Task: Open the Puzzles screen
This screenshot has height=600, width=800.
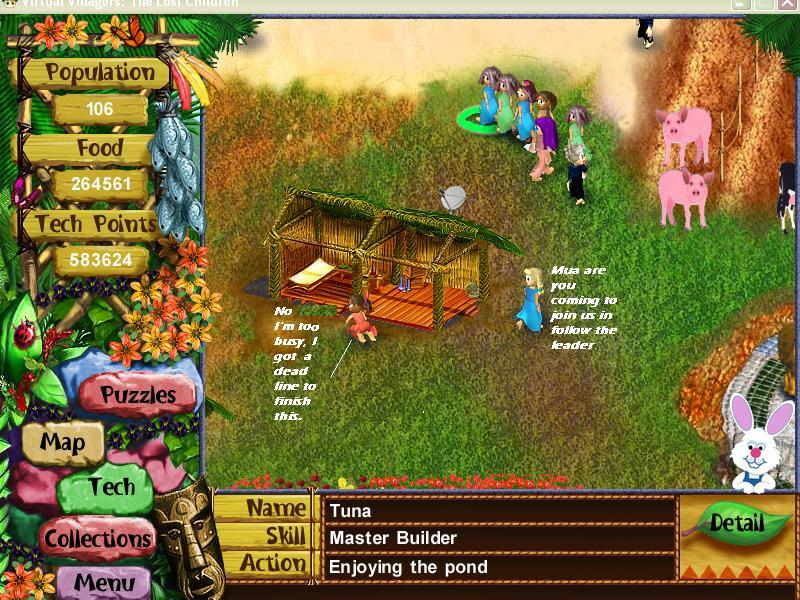Action: [x=138, y=395]
